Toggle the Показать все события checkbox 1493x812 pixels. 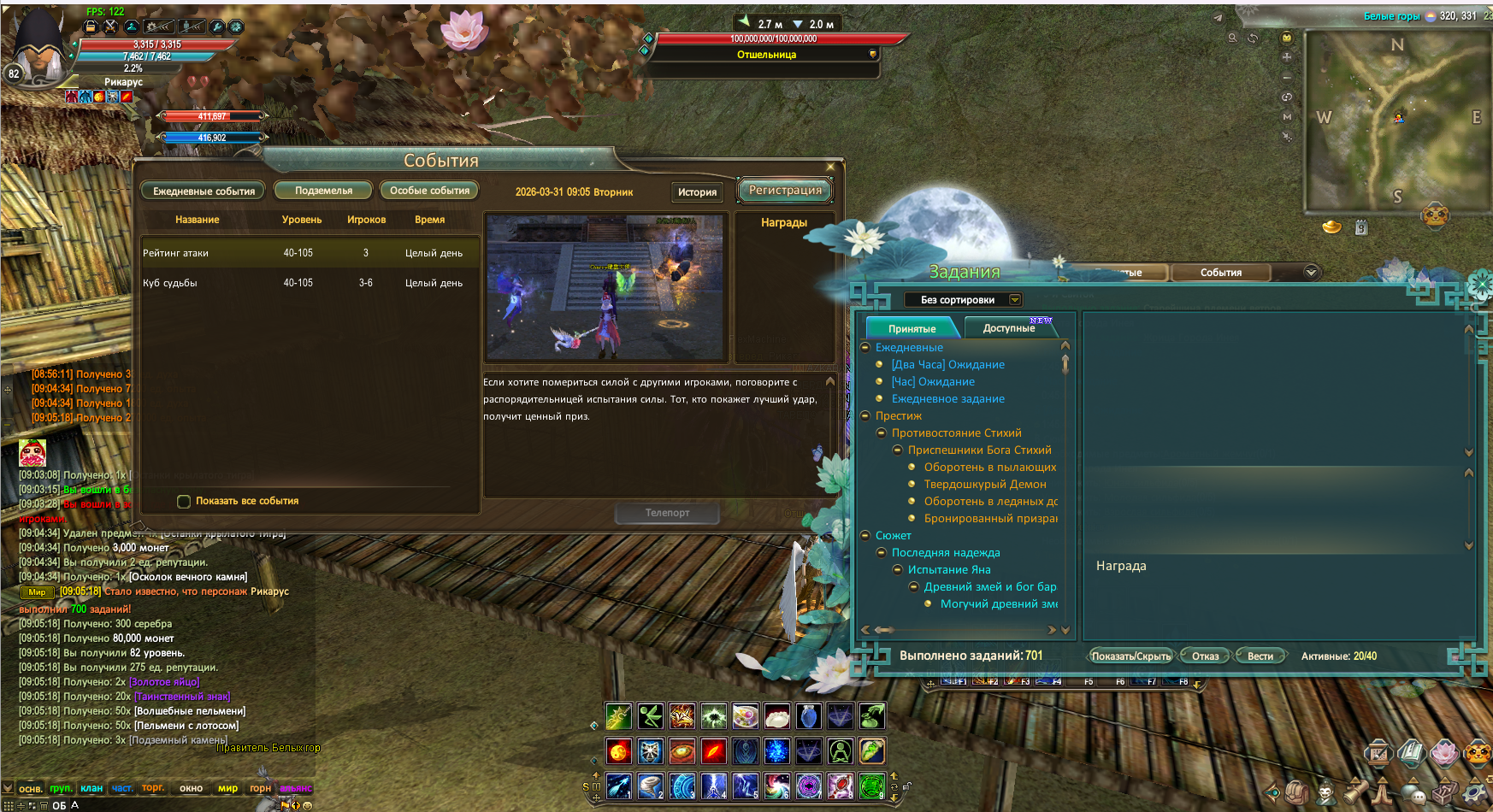(184, 502)
